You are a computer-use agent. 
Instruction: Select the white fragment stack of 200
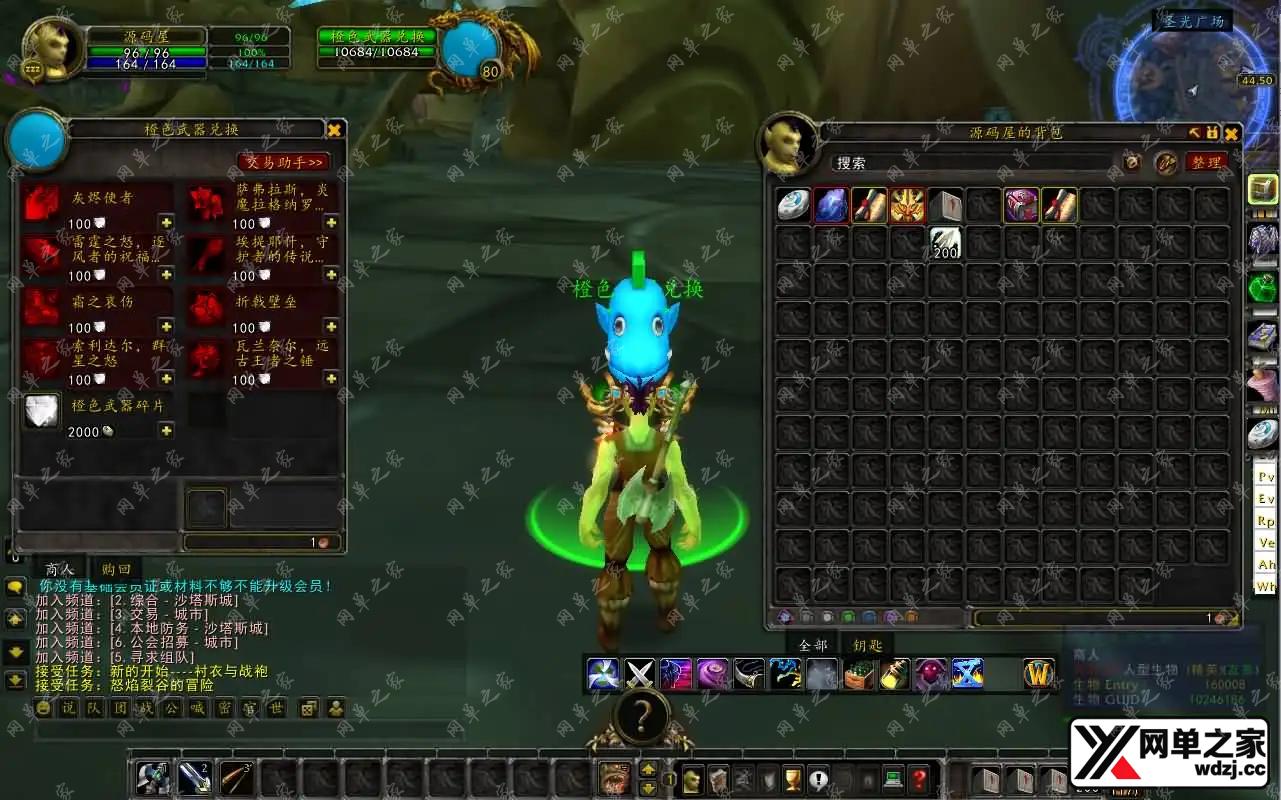point(945,243)
